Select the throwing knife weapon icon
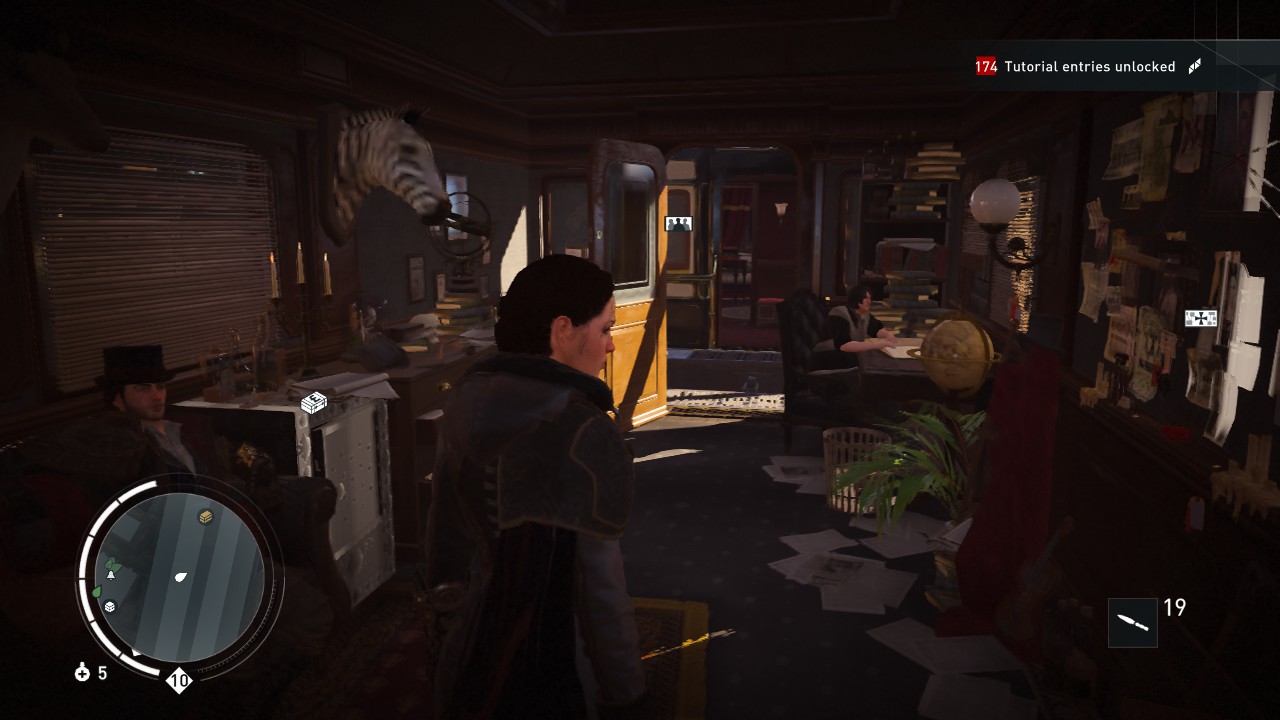The image size is (1280, 720). [1133, 622]
